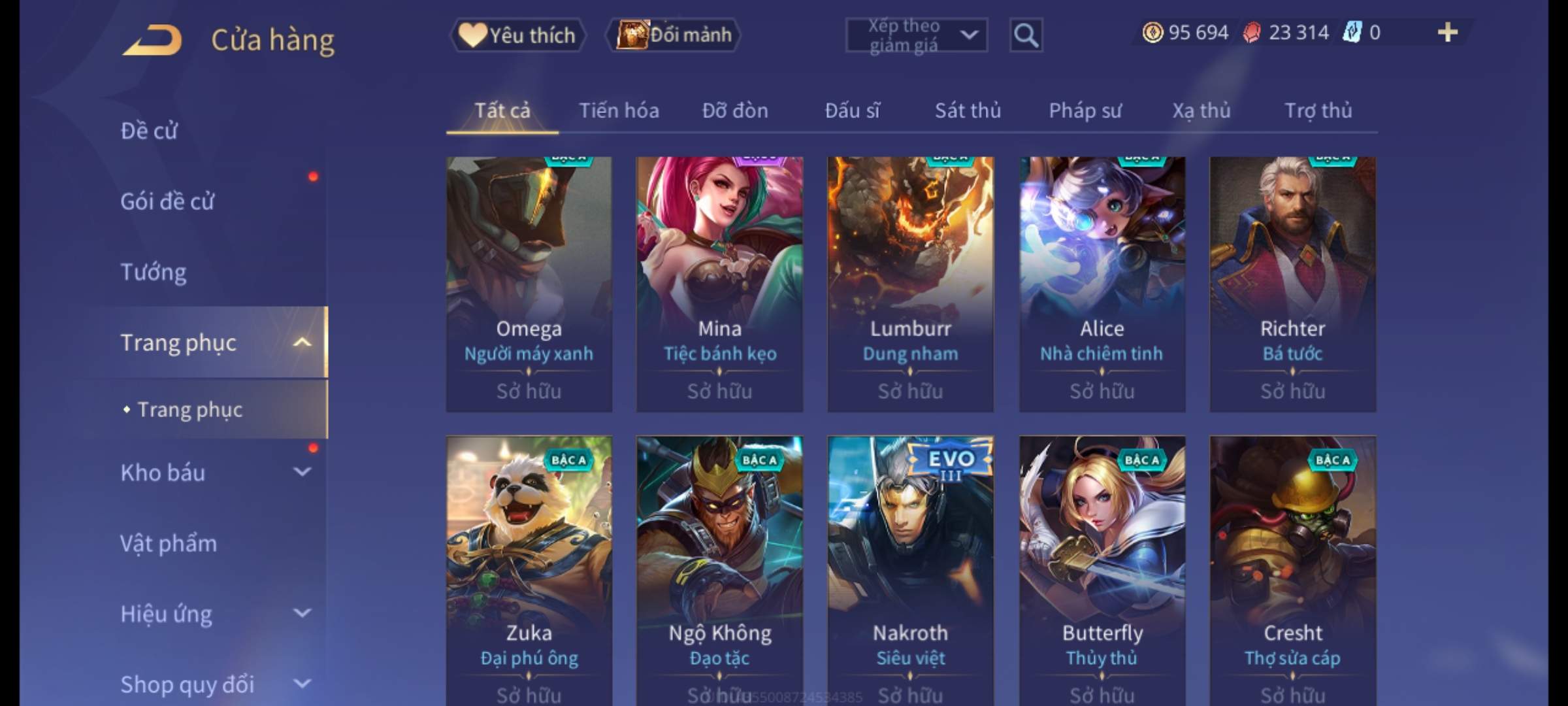Show the Pháp sư skins tab
Viewport: 1568px width, 706px height.
point(1085,111)
